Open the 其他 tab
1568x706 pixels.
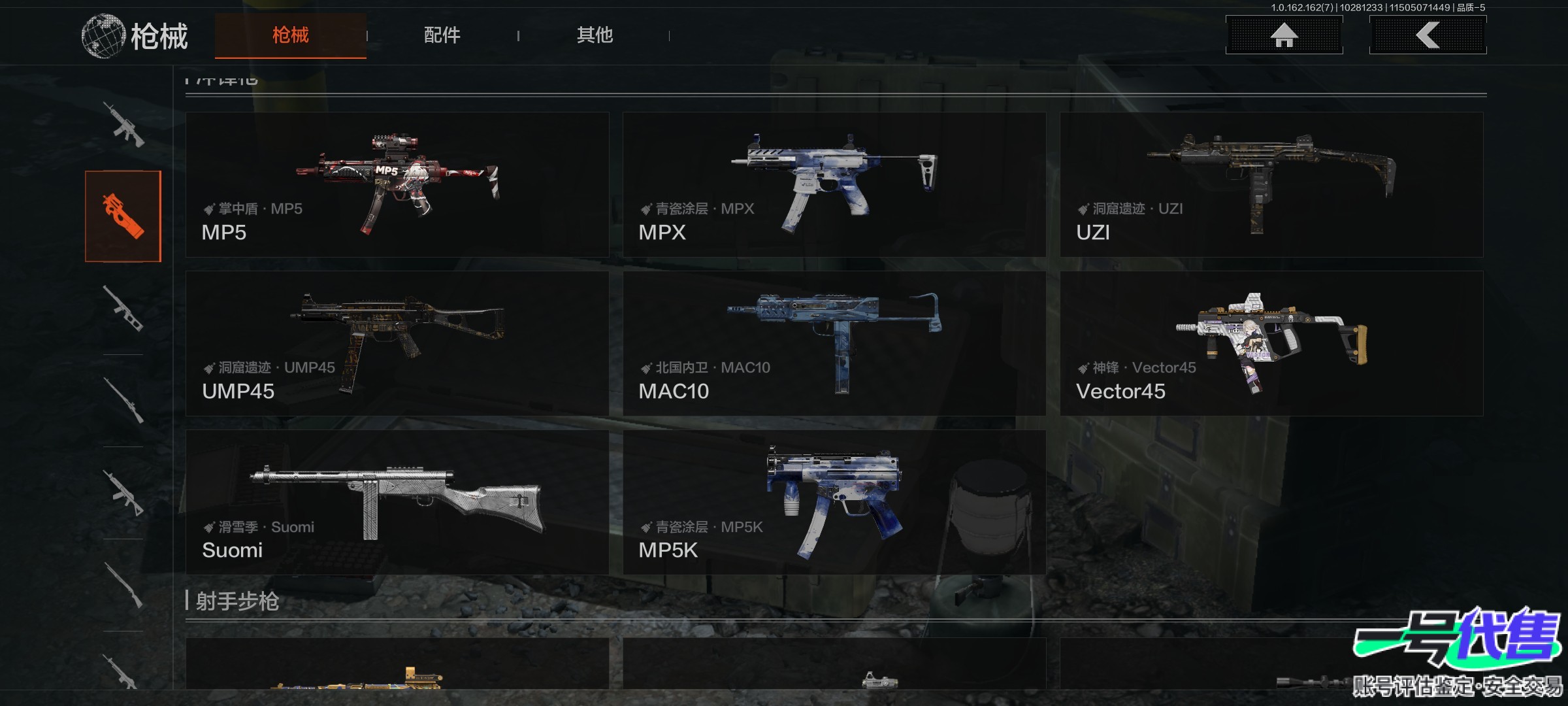click(x=595, y=35)
